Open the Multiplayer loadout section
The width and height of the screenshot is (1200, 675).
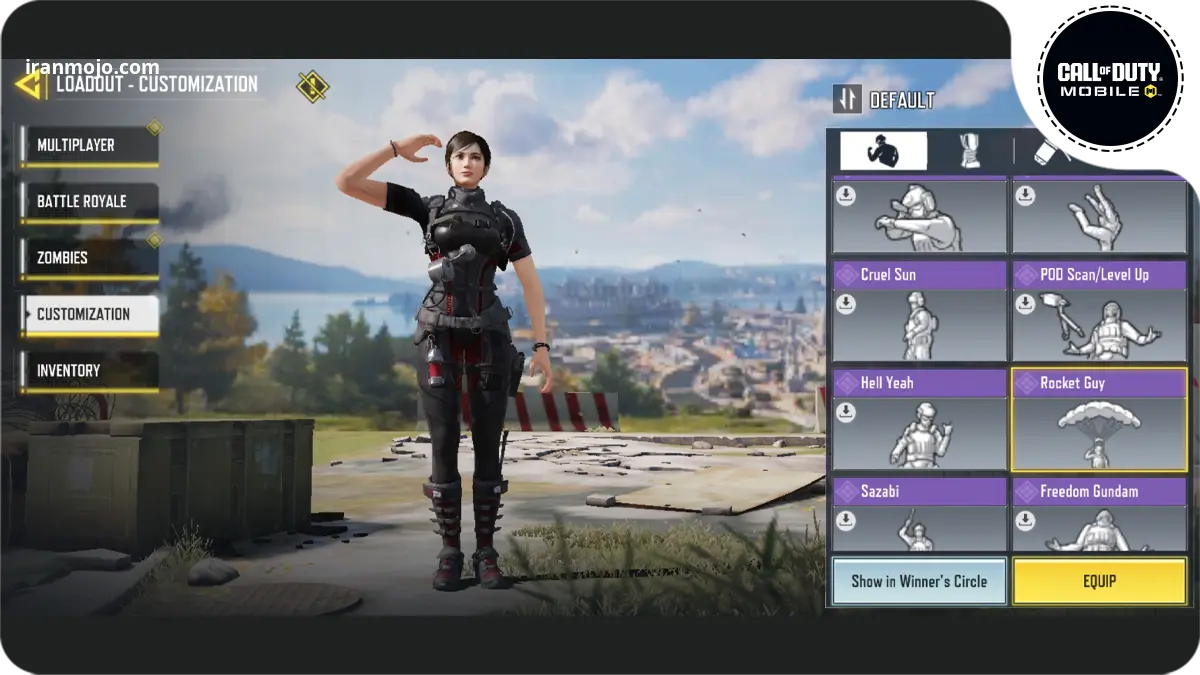[89, 146]
